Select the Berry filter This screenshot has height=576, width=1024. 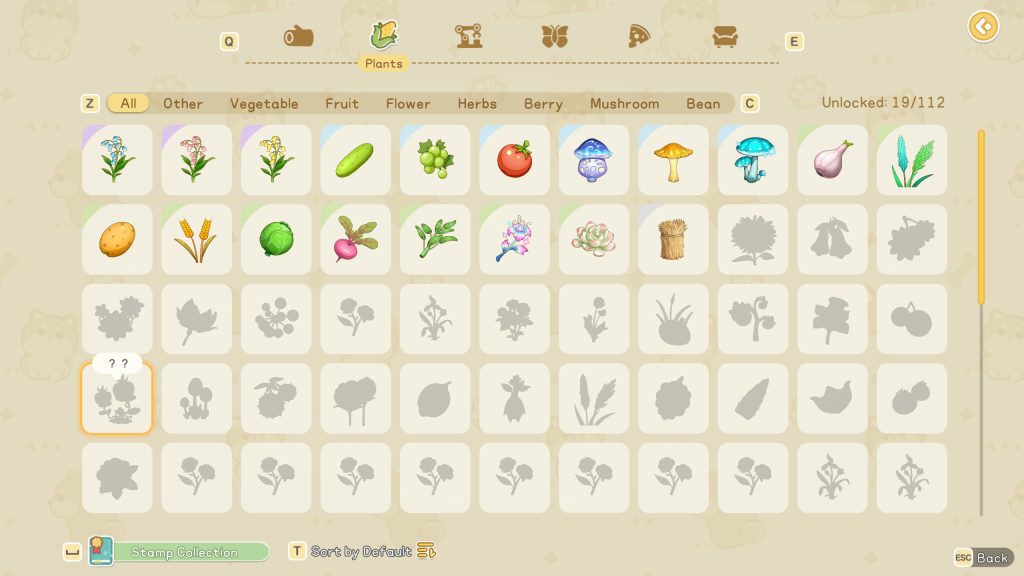tap(543, 103)
